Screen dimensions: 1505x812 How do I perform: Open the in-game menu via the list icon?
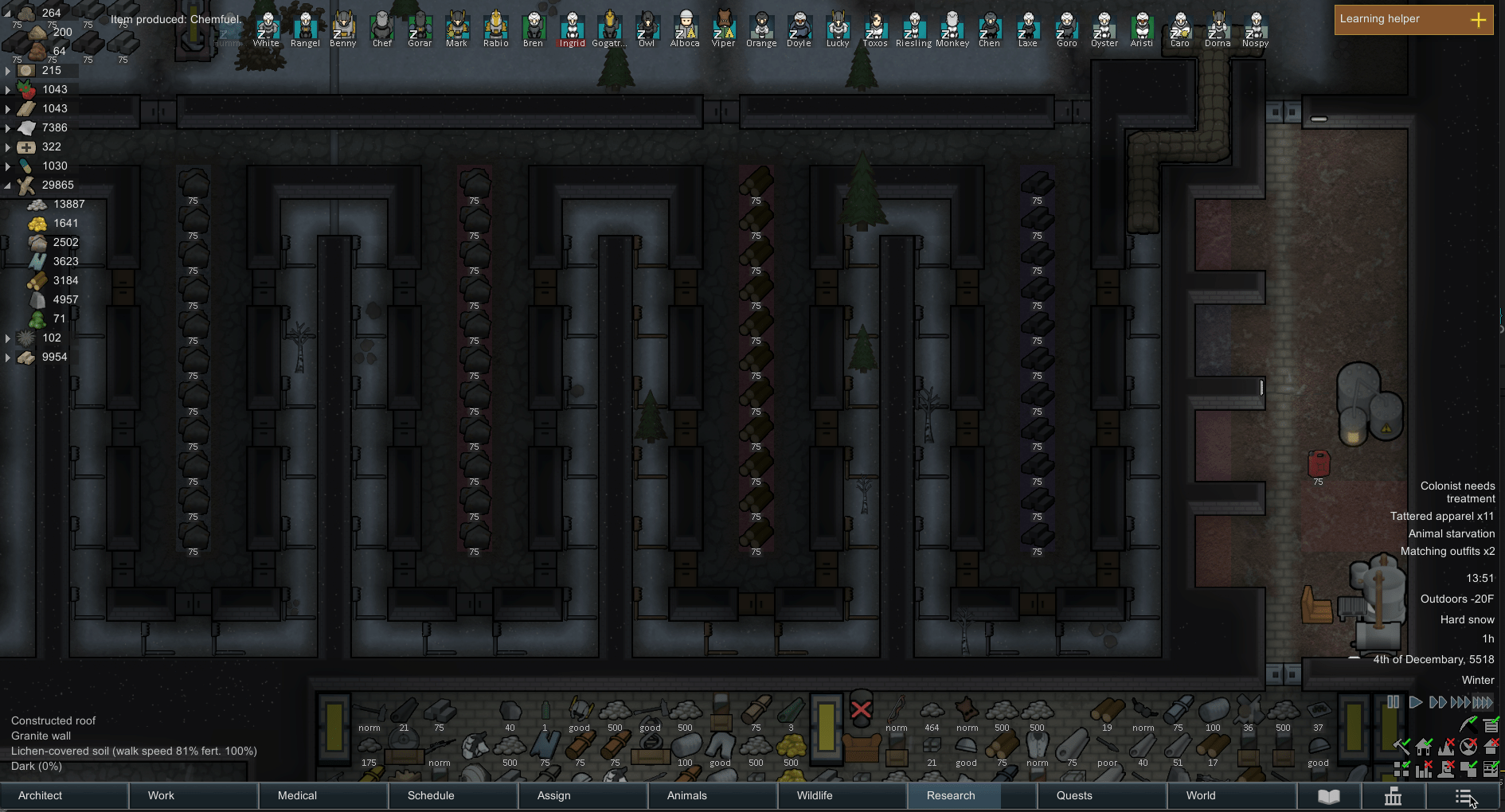[x=1464, y=796]
